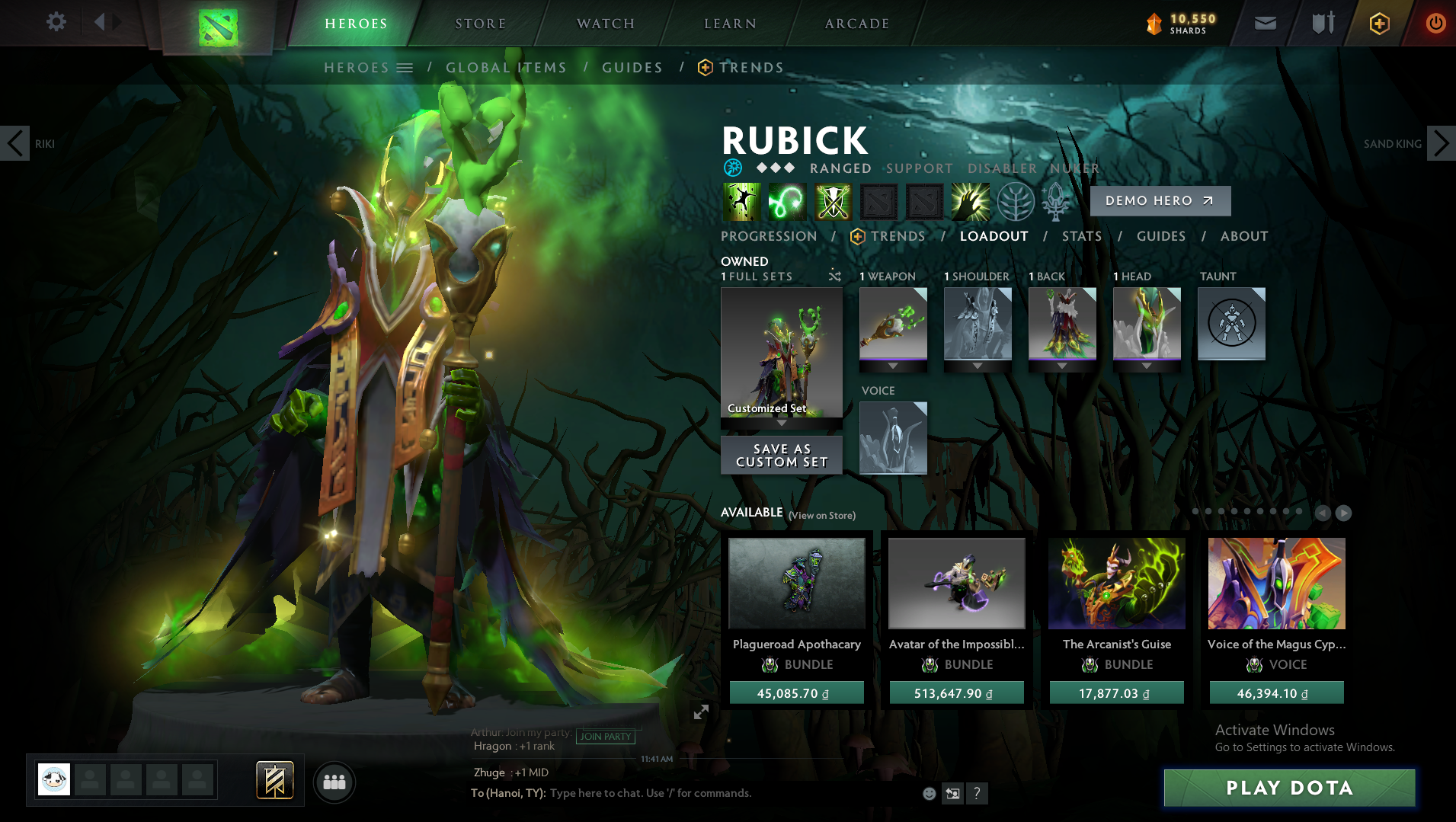Open the ARCADE menu item
This screenshot has width=1456, height=822.
856,23
